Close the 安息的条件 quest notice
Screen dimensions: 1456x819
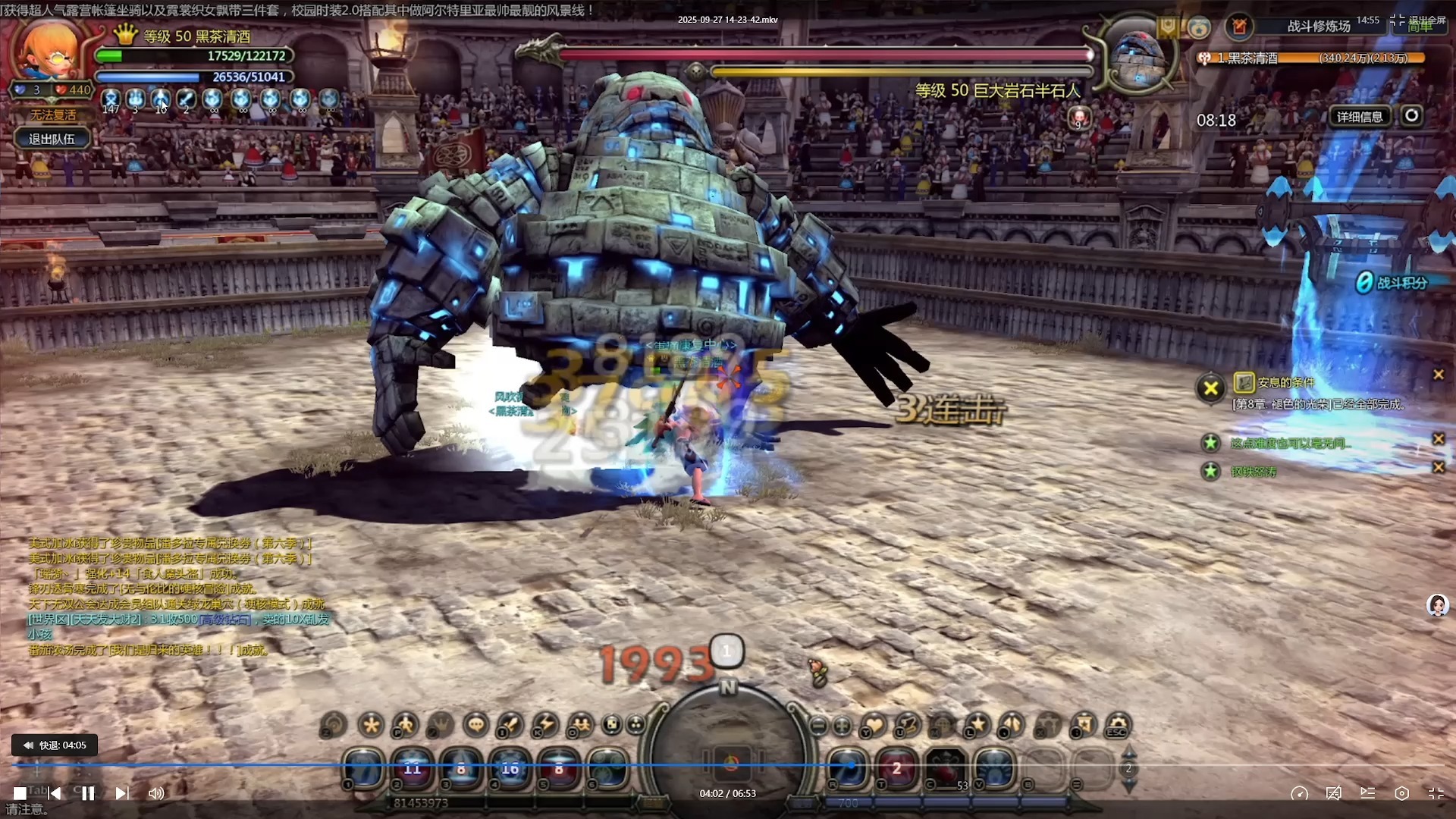coord(1438,375)
